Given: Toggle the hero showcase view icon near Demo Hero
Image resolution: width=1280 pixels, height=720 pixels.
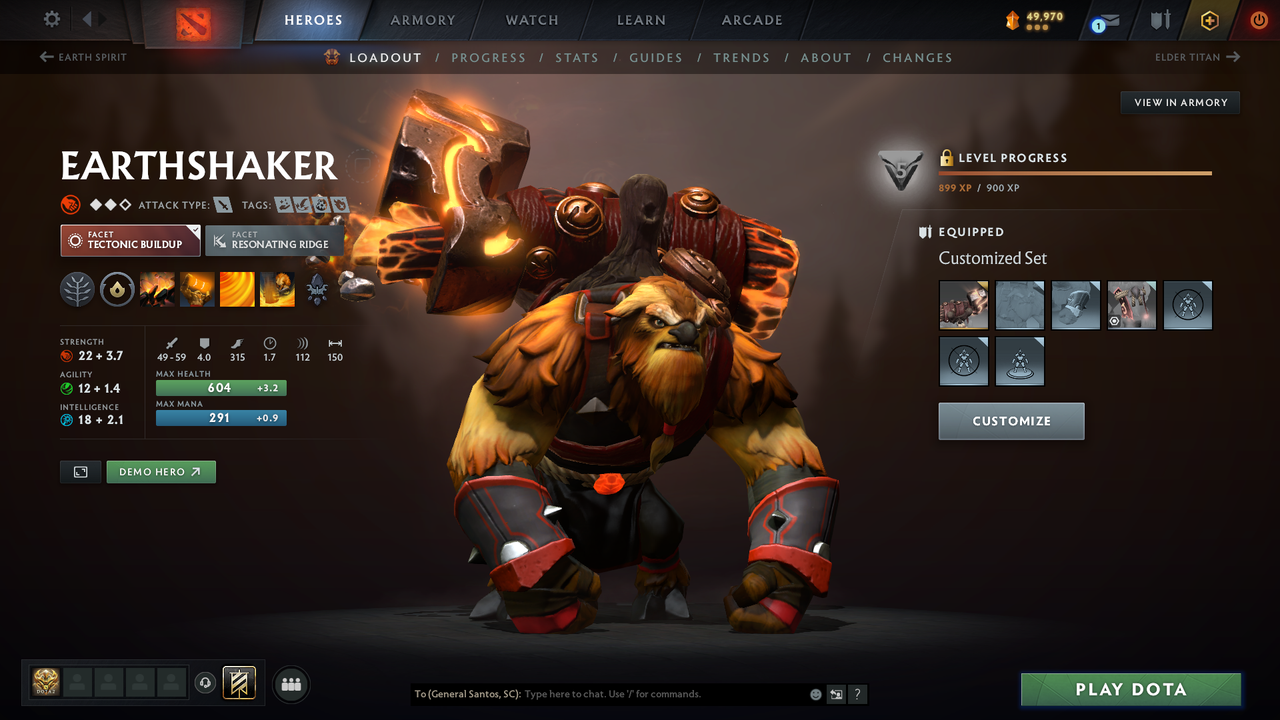Looking at the screenshot, I should 80,471.
